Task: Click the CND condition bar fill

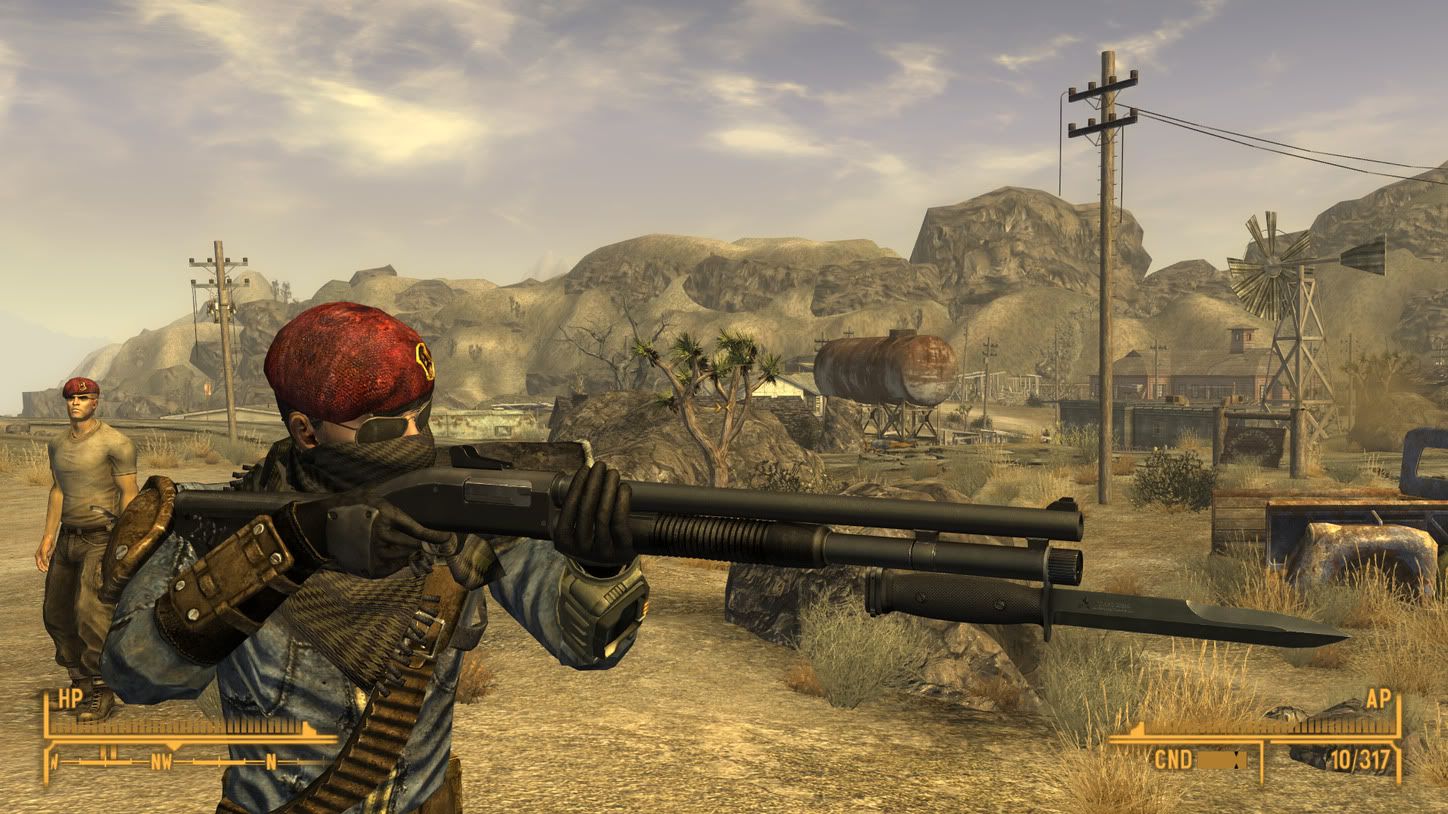Action: click(1215, 759)
